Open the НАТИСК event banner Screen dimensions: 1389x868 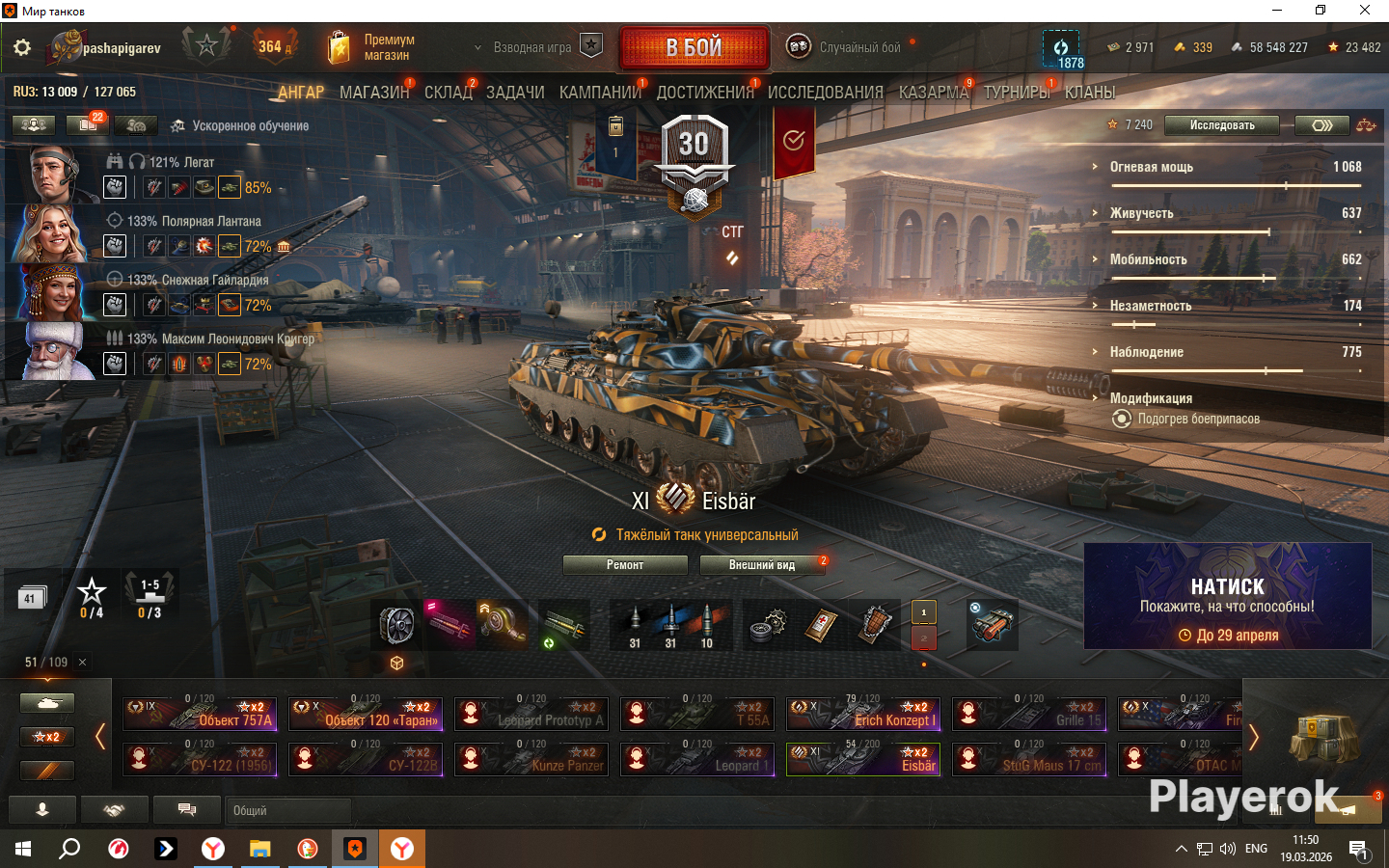pos(1227,596)
